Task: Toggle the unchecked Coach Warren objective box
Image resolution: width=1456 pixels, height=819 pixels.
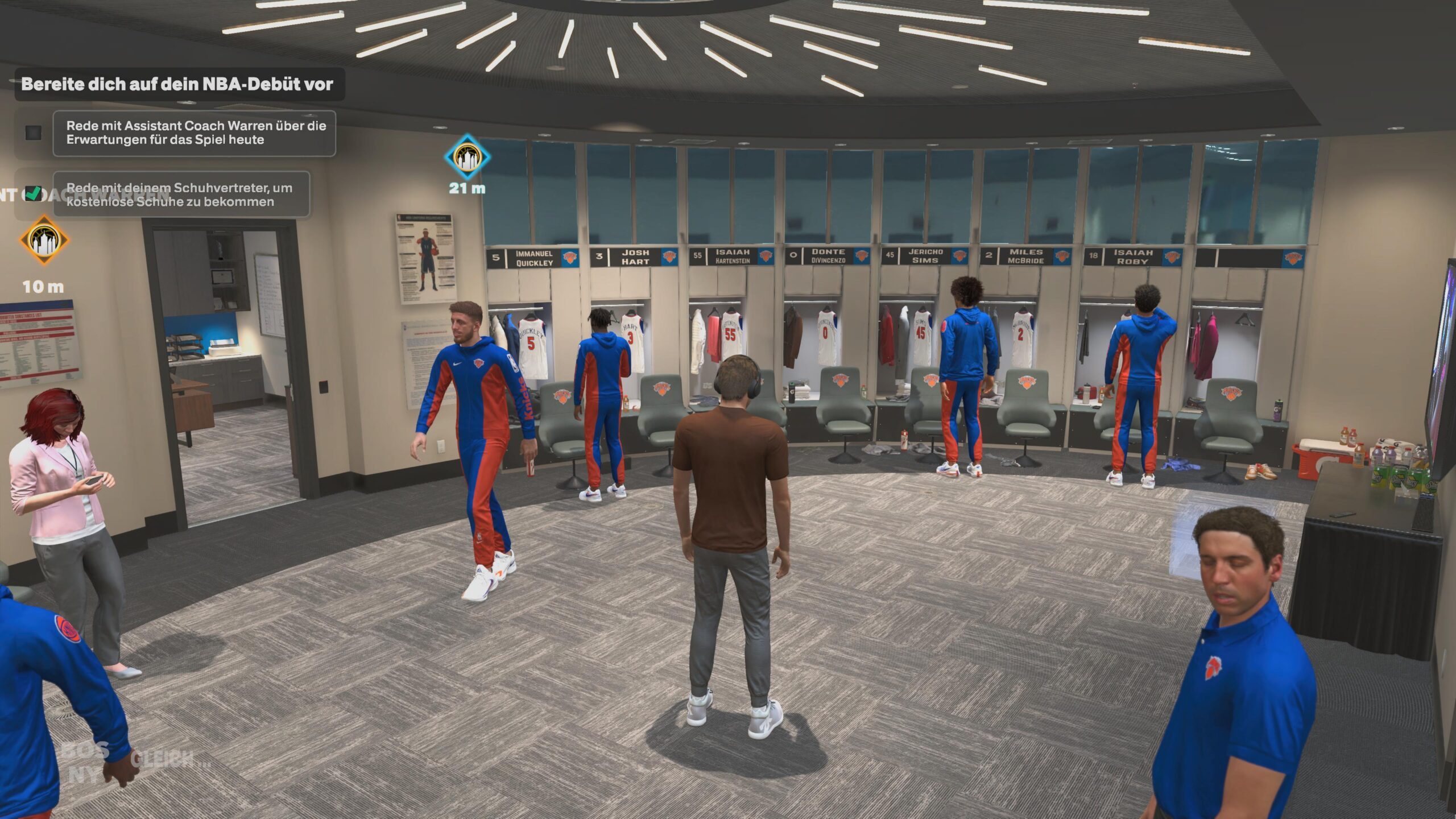Action: [34, 133]
